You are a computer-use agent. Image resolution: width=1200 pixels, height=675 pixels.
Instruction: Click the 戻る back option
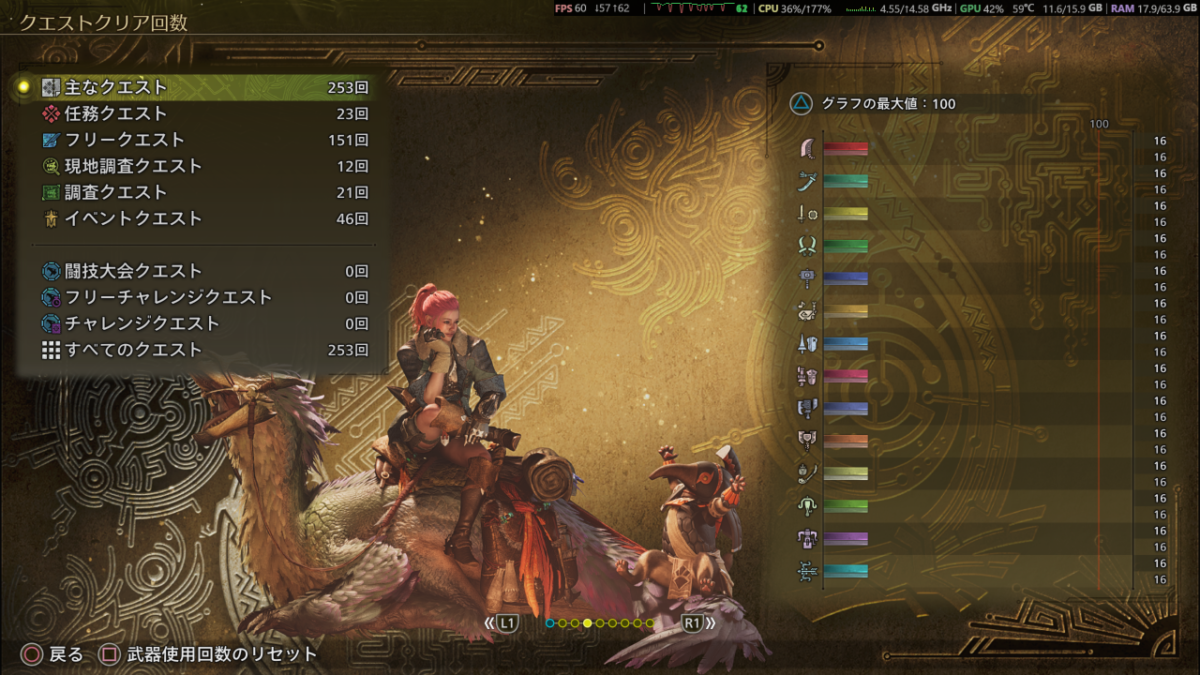tap(53, 655)
